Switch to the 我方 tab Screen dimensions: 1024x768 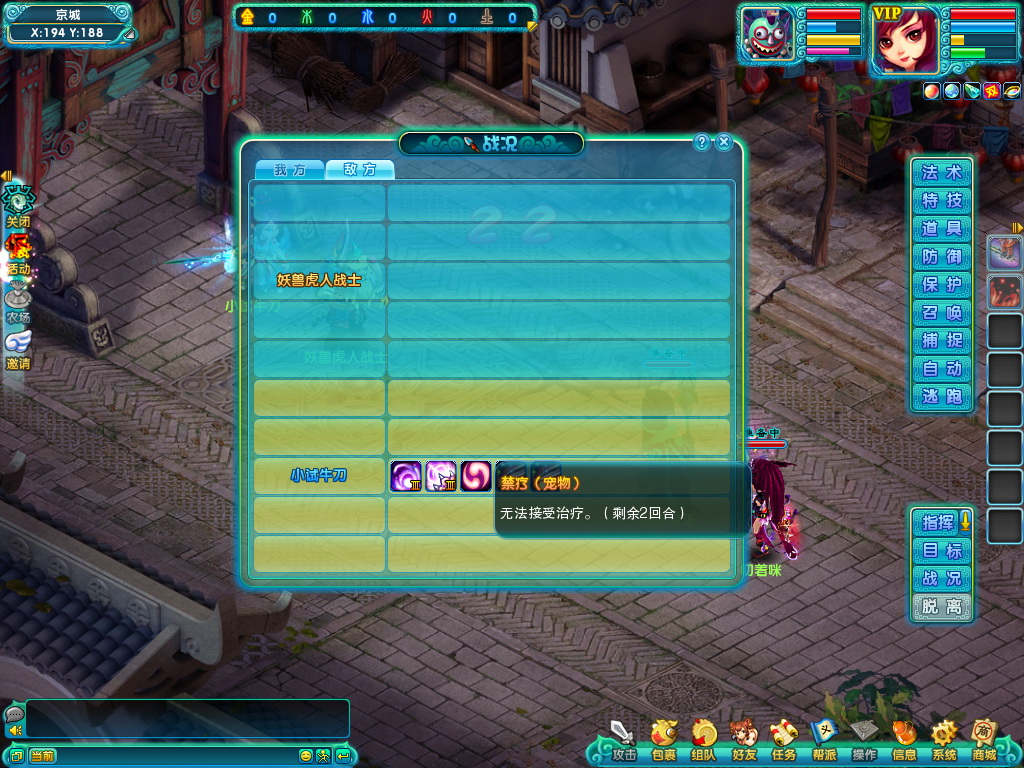click(x=289, y=170)
